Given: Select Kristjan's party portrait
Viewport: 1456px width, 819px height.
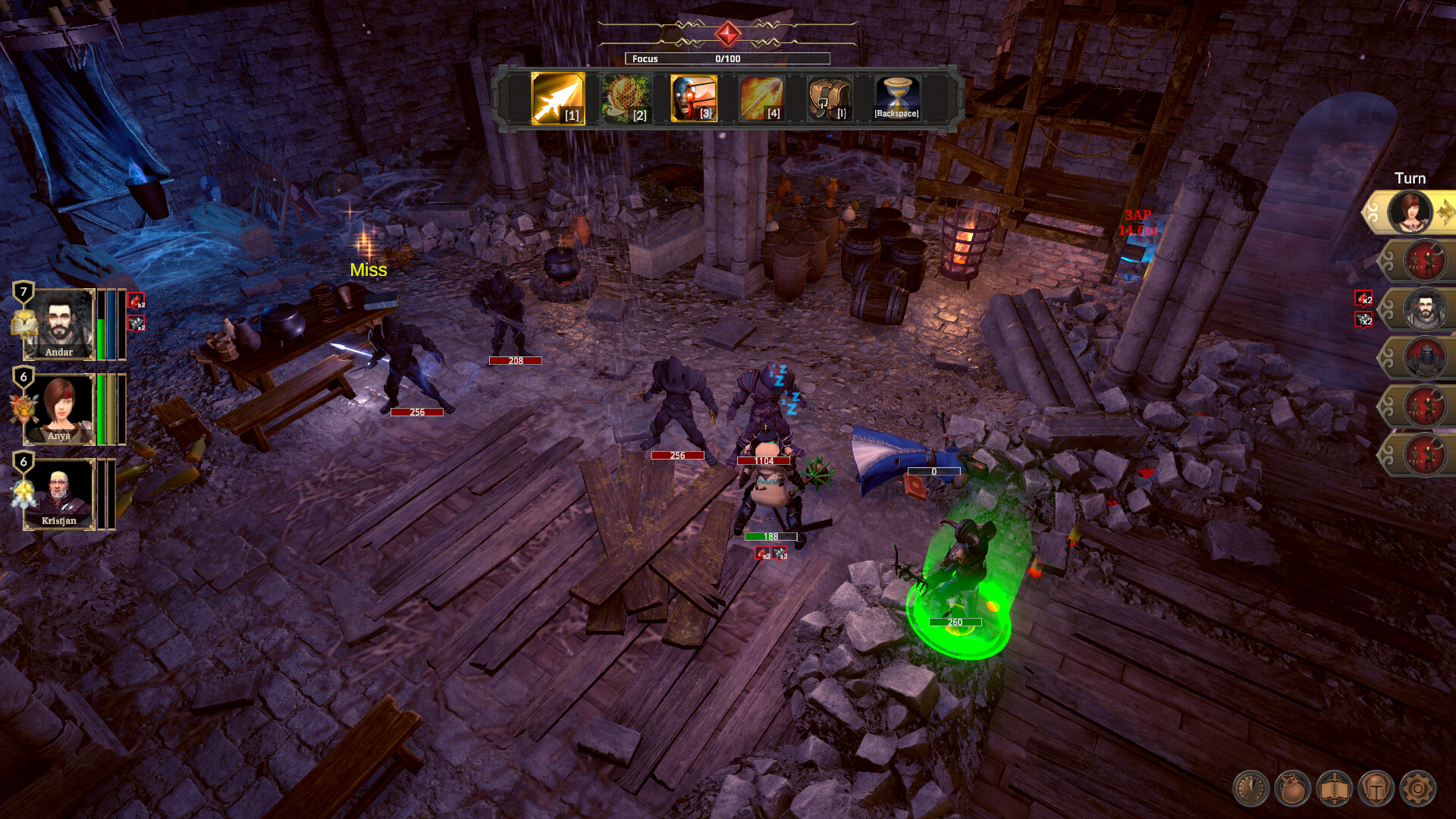Looking at the screenshot, I should pos(59,494).
